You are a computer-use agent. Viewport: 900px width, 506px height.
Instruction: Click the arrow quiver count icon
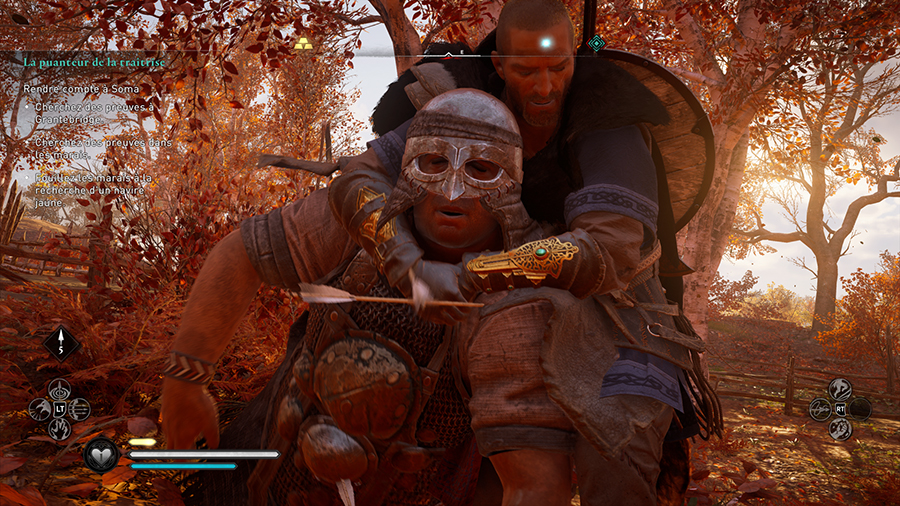[61, 344]
